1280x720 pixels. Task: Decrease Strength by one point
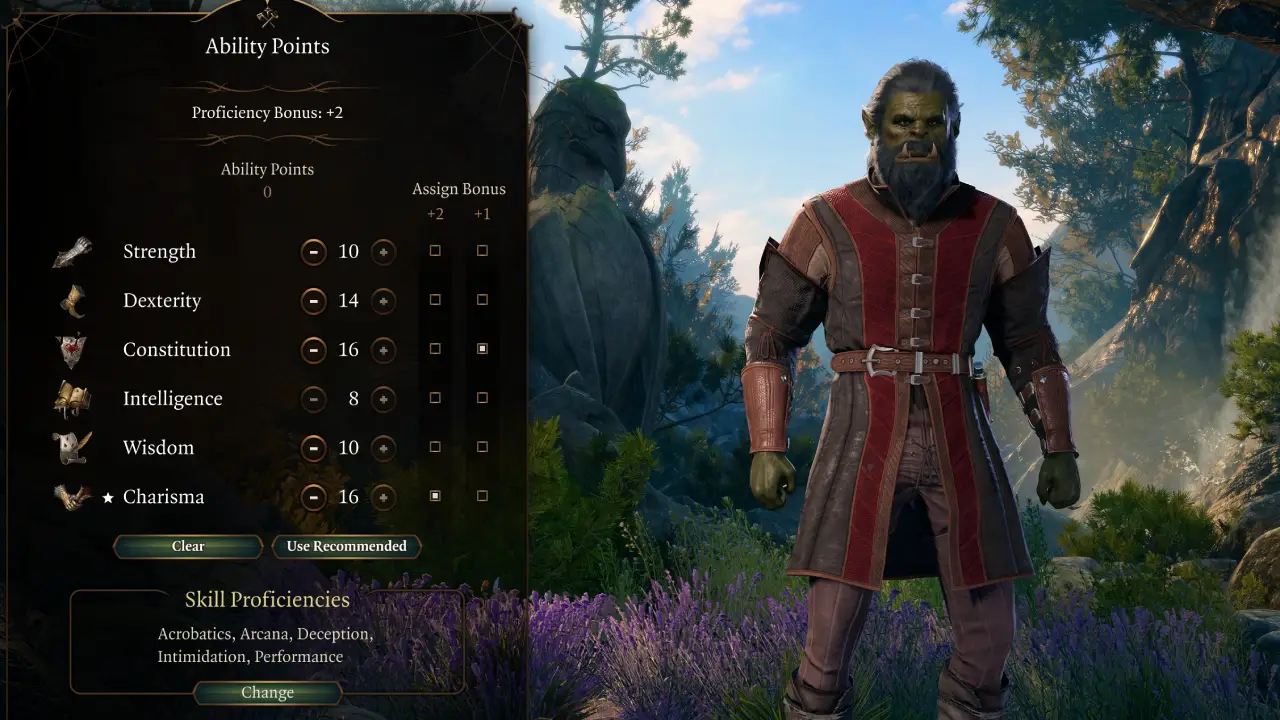(x=314, y=252)
